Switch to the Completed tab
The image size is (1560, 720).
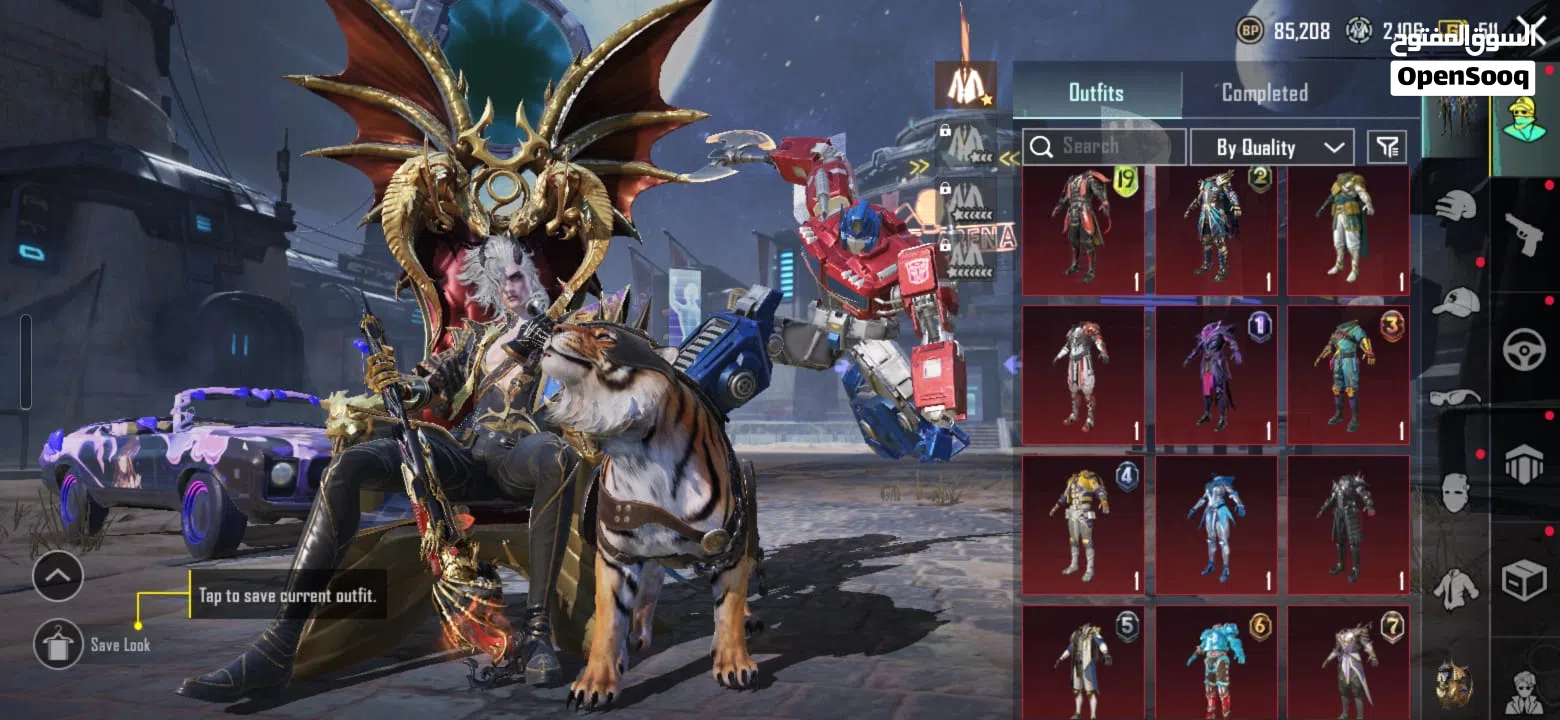1264,93
